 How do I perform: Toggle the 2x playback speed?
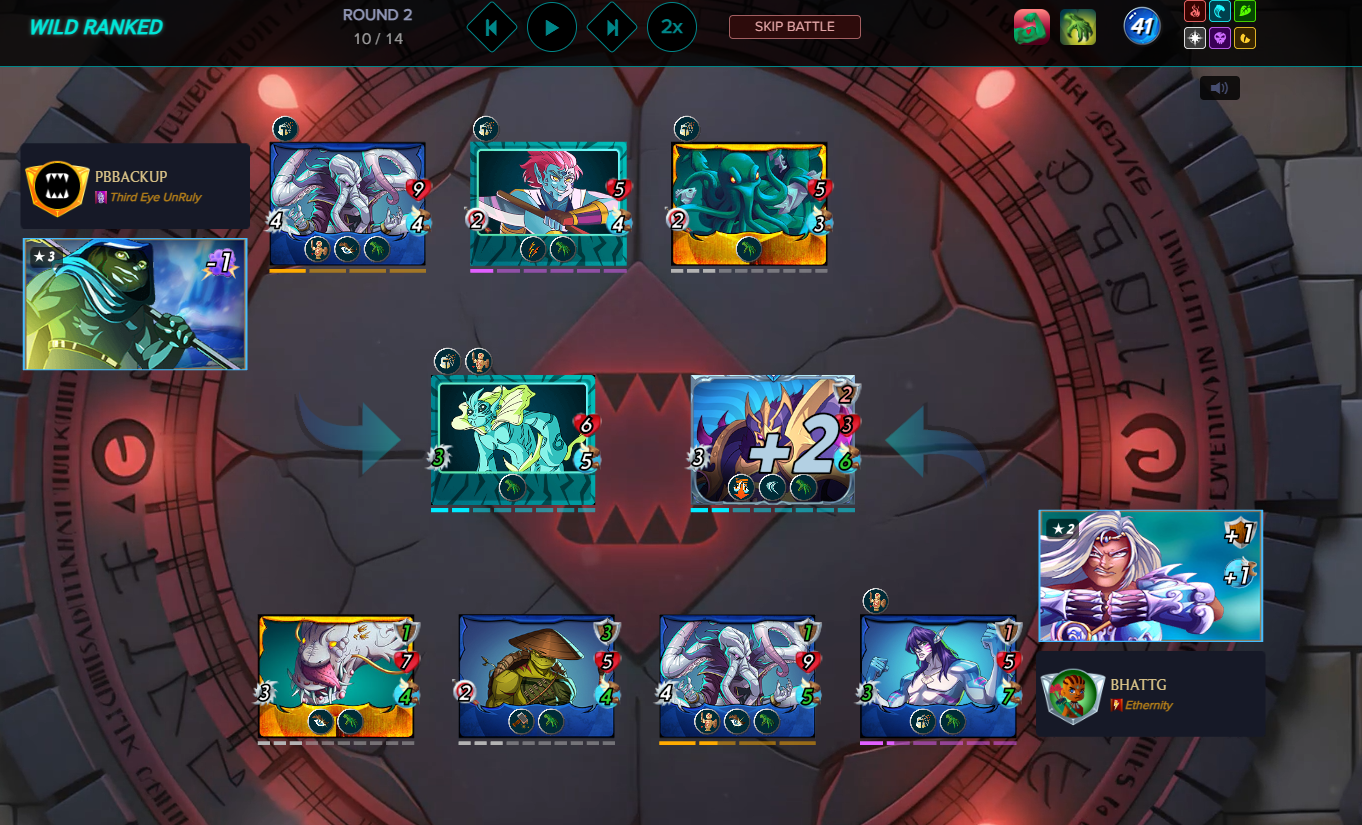pos(672,27)
